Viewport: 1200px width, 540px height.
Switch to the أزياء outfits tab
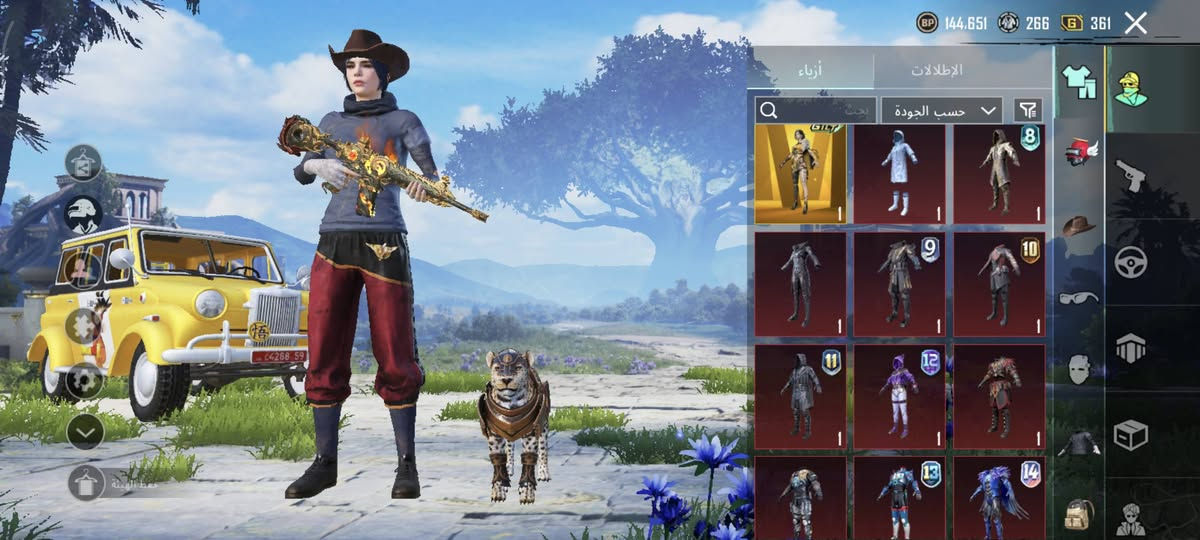click(810, 70)
